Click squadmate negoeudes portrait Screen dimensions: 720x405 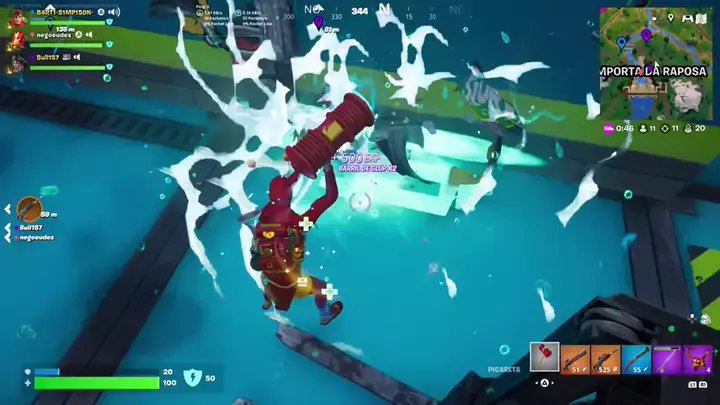pyautogui.click(x=17, y=41)
